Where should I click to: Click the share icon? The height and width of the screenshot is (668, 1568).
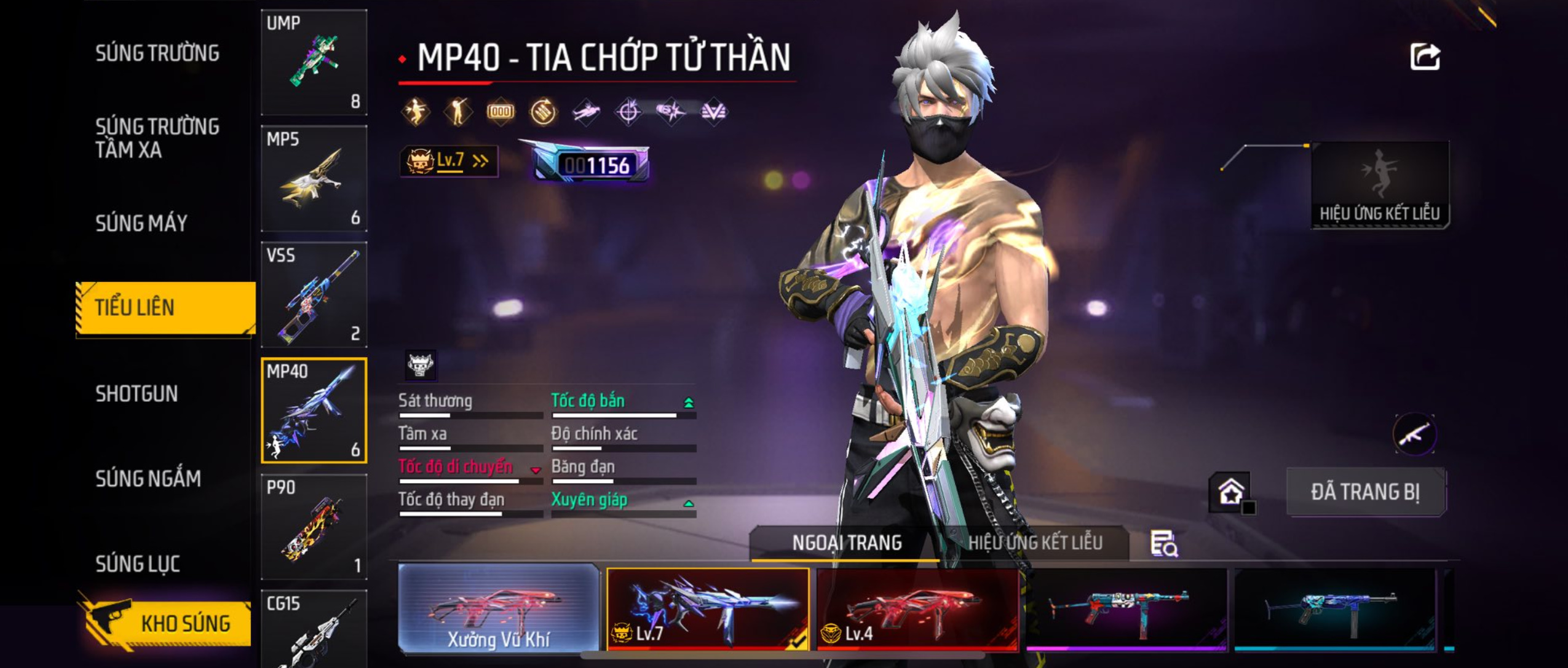pyautogui.click(x=1424, y=57)
